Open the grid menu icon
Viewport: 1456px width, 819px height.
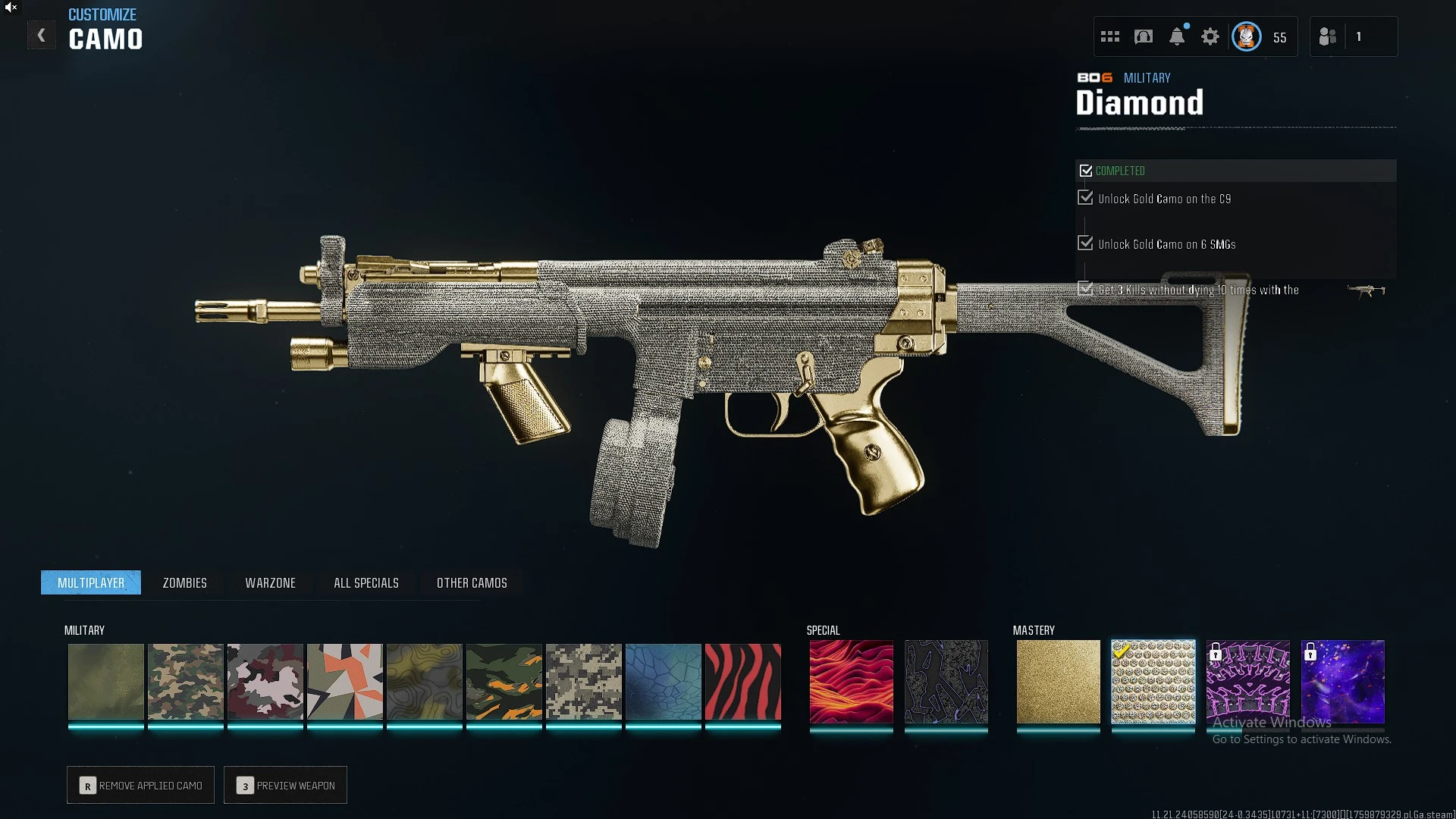1110,36
